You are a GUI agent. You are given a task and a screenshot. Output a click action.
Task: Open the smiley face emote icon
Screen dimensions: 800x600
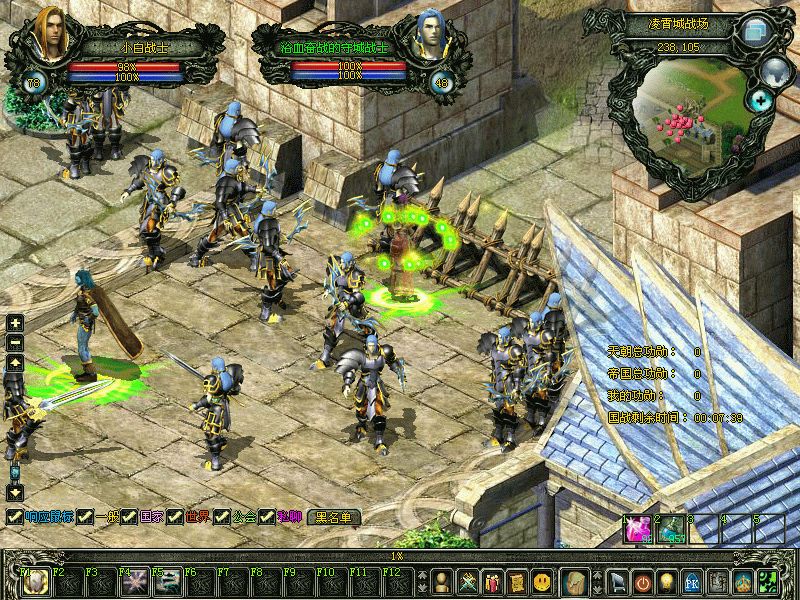[x=541, y=581]
